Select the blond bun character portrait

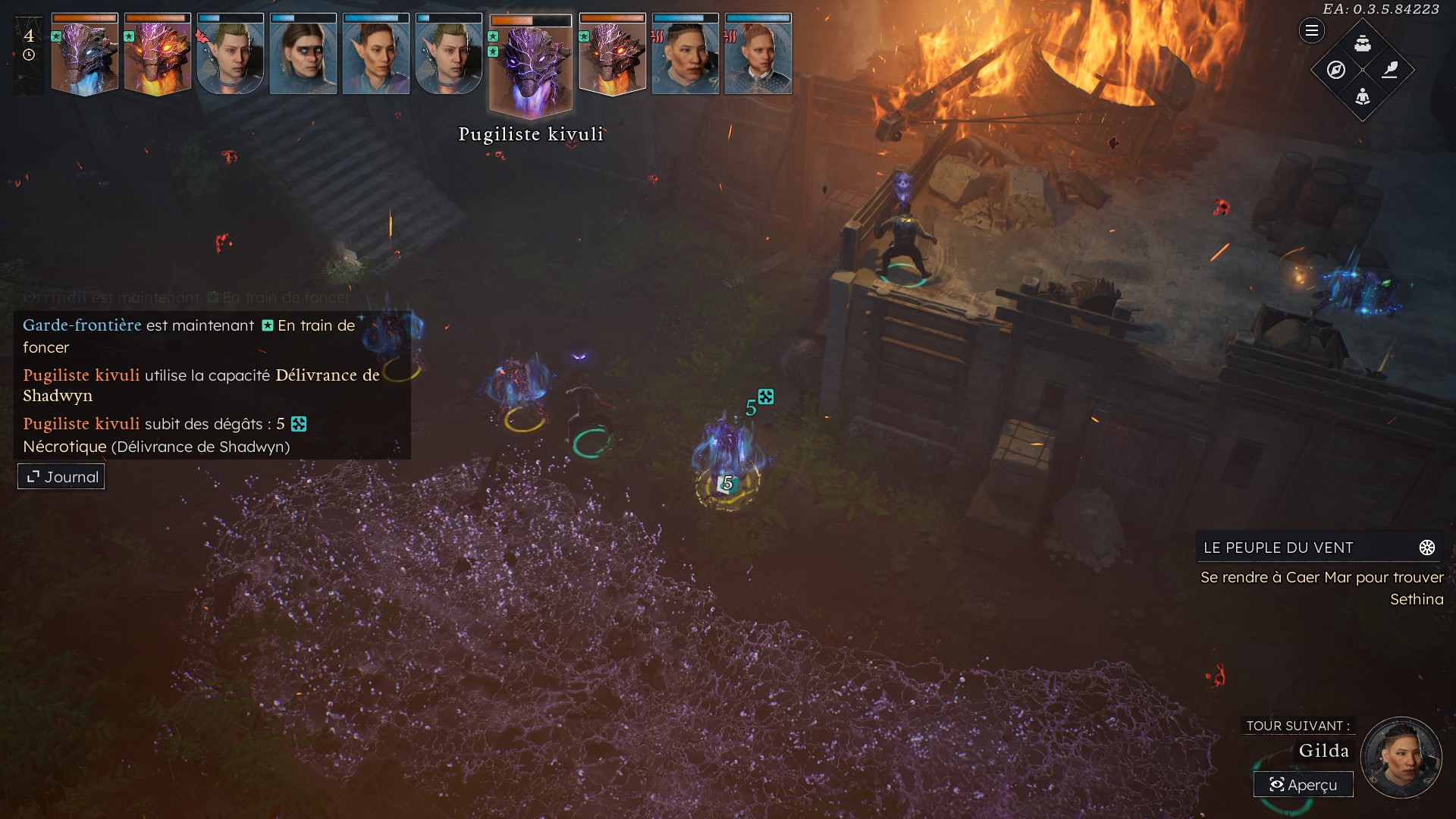(758, 55)
